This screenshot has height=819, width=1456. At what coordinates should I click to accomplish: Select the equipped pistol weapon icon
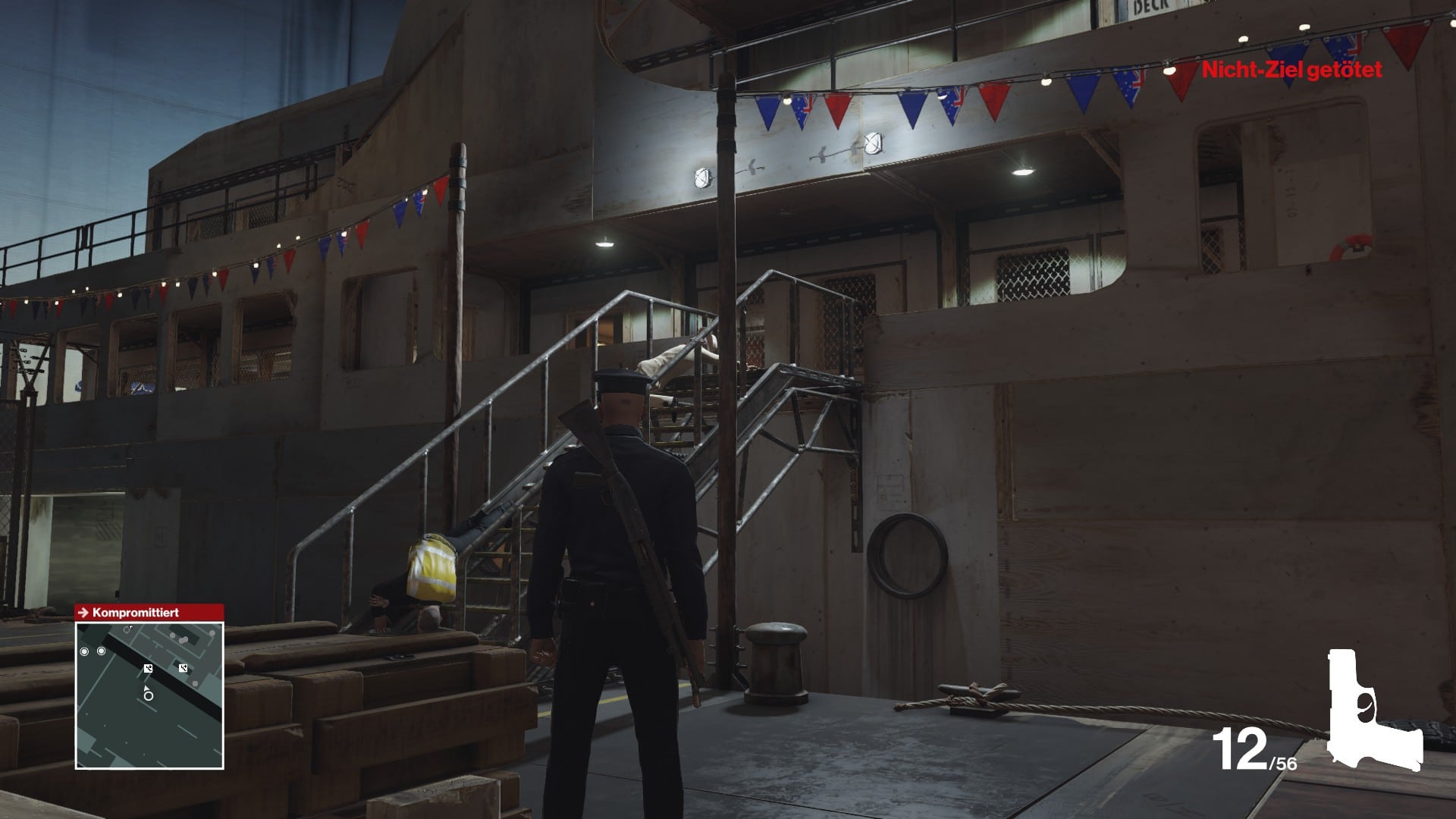point(1373,710)
